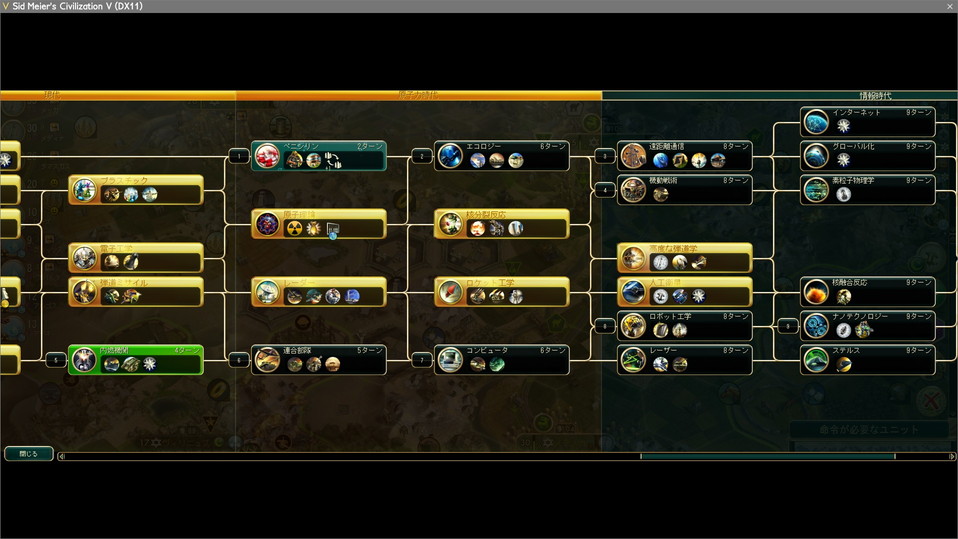This screenshot has width=958, height=539.
Task: Choose the ロボット工学 (Robotics) technology
Action: (685, 325)
